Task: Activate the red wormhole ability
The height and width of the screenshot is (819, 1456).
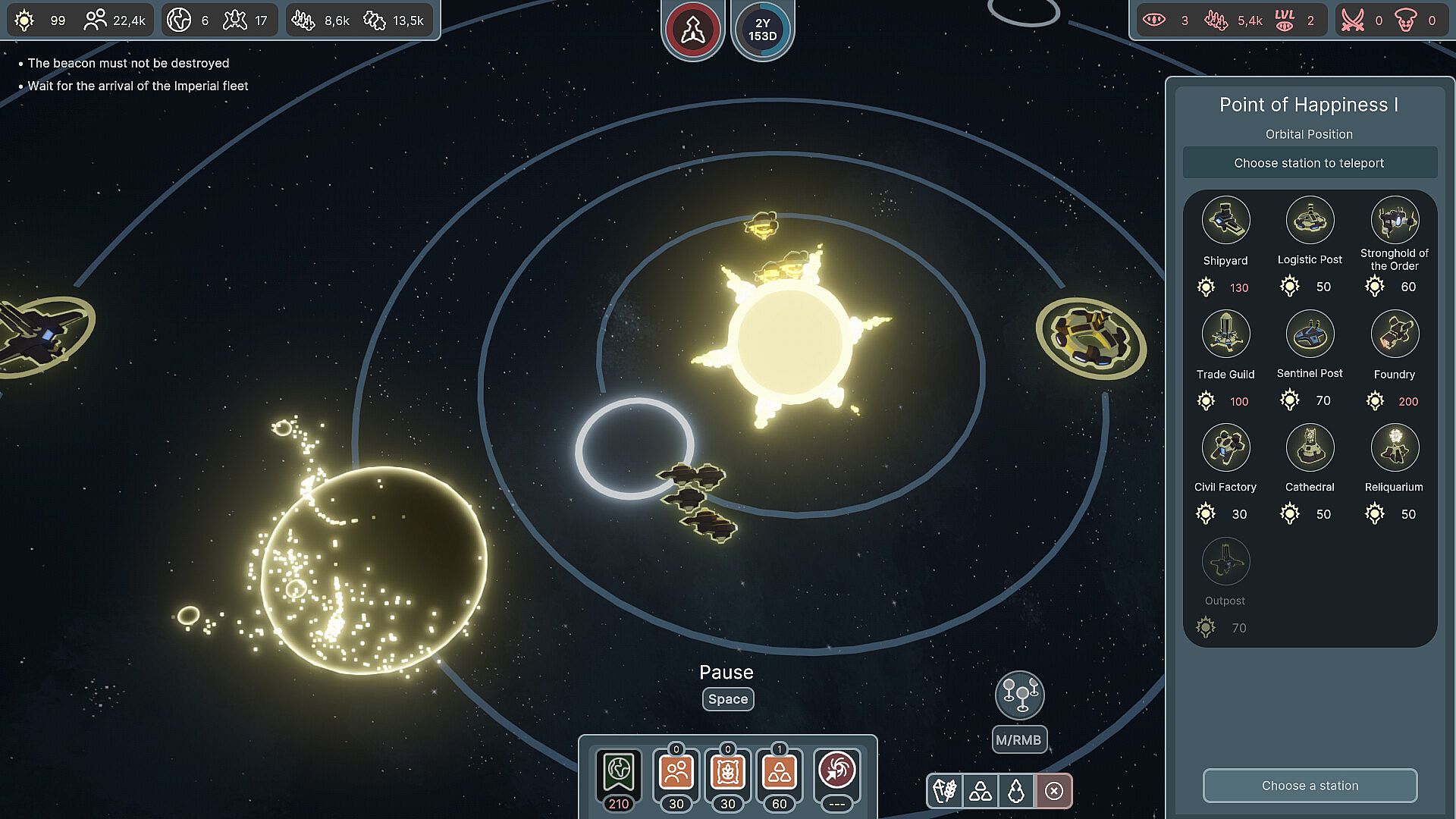Action: tap(837, 772)
